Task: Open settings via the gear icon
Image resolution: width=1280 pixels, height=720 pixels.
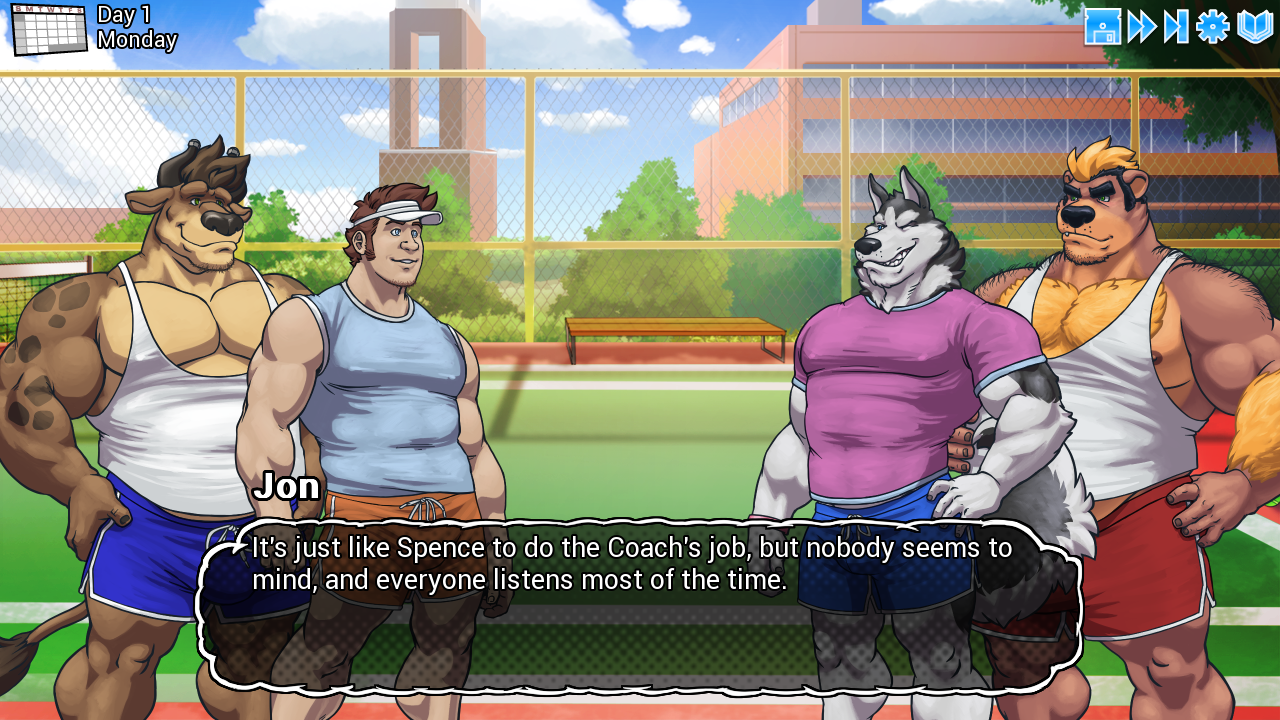Action: click(1212, 27)
